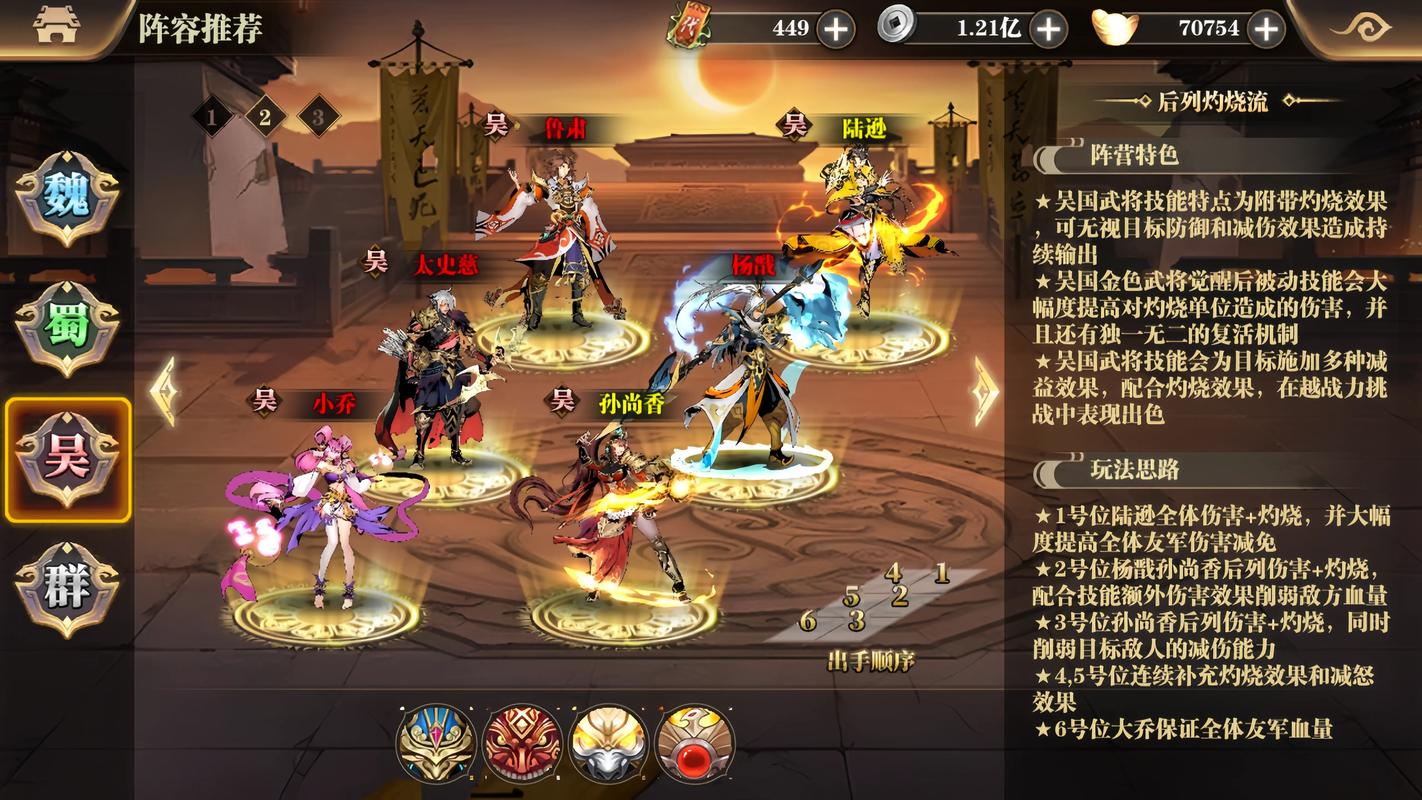Click the left arrow for previous lineup
Viewport: 1422px width, 800px height.
coord(166,392)
